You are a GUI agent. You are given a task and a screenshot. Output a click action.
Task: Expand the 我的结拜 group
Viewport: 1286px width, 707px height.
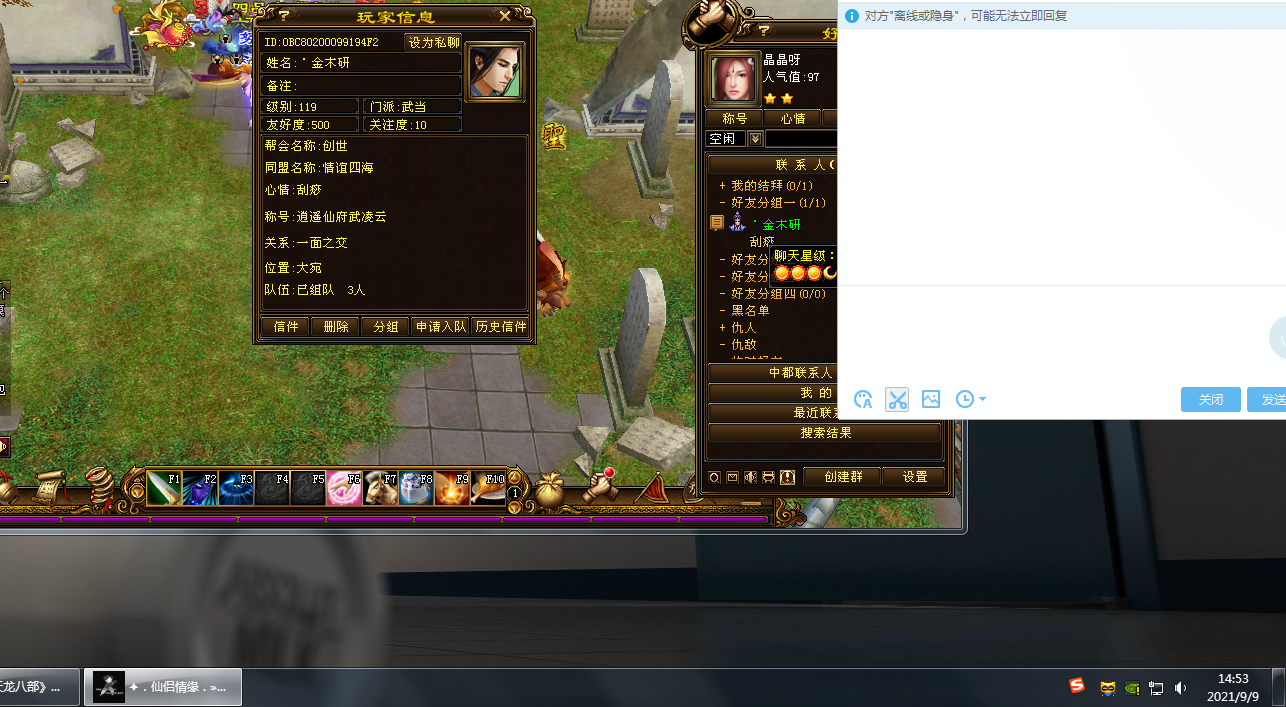pos(723,186)
